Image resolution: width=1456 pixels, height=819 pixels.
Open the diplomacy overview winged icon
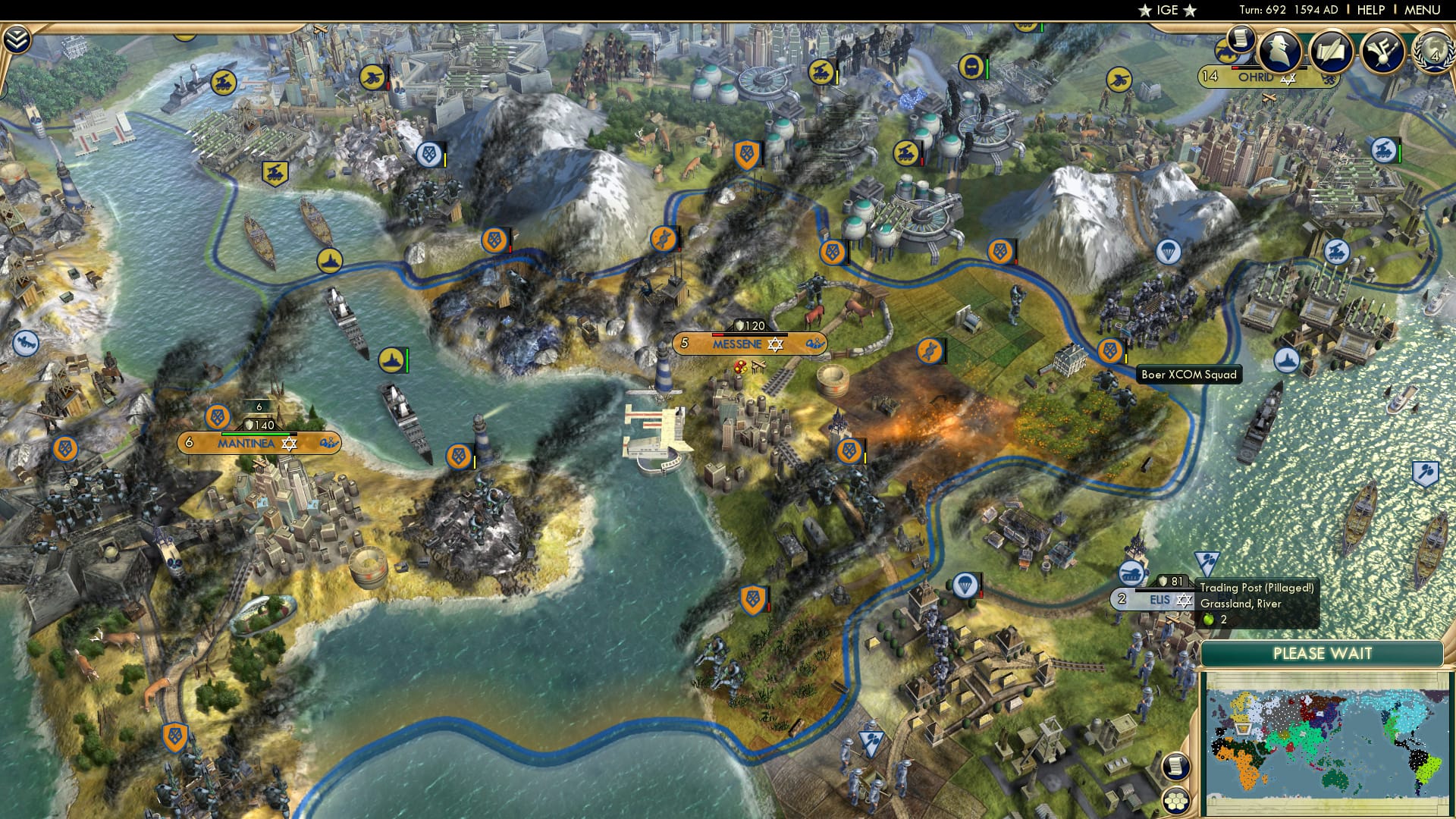pyautogui.click(x=1382, y=49)
